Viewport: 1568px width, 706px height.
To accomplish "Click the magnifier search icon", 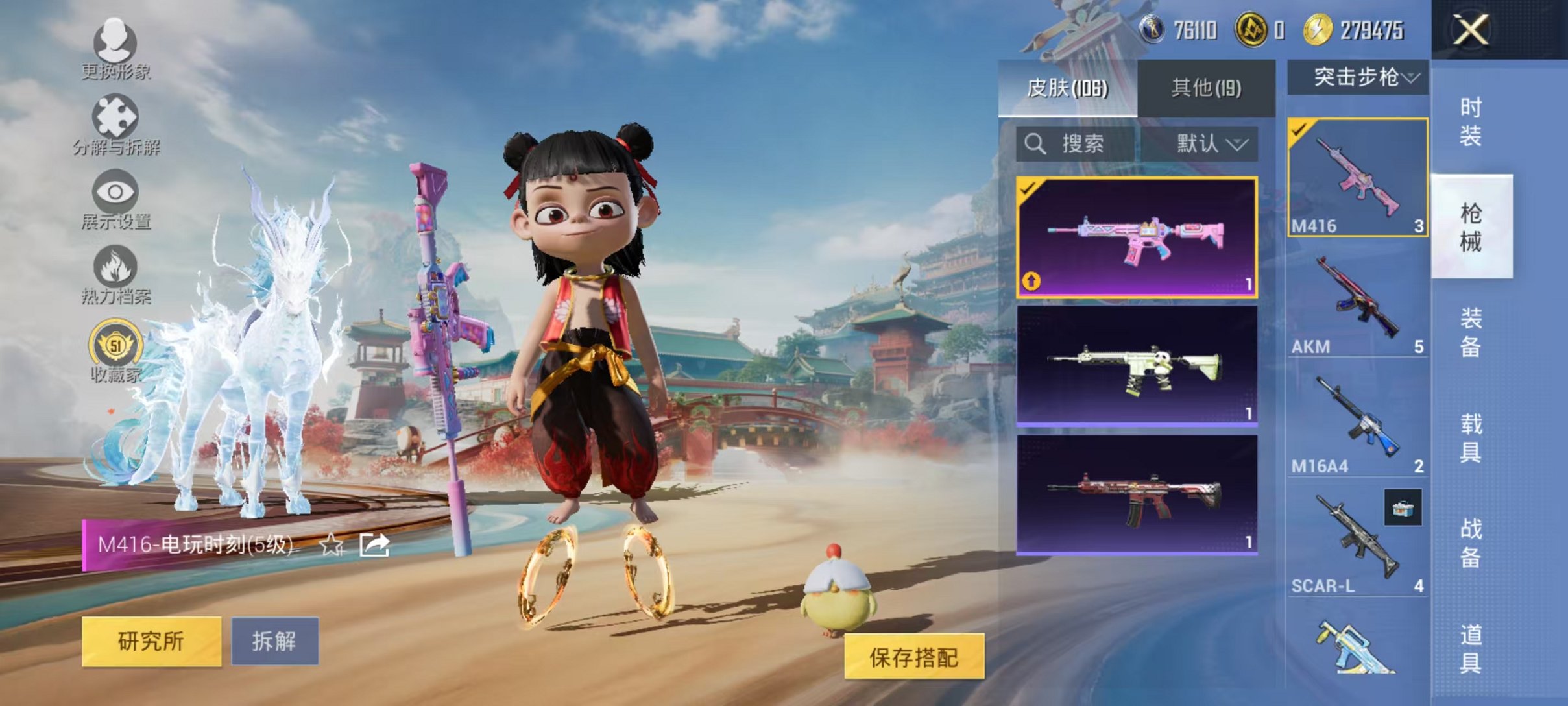I will click(x=1035, y=144).
